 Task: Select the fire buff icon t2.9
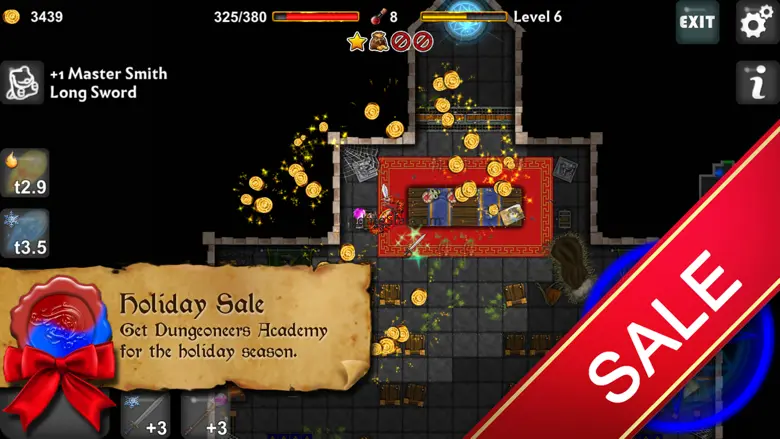click(x=25, y=172)
